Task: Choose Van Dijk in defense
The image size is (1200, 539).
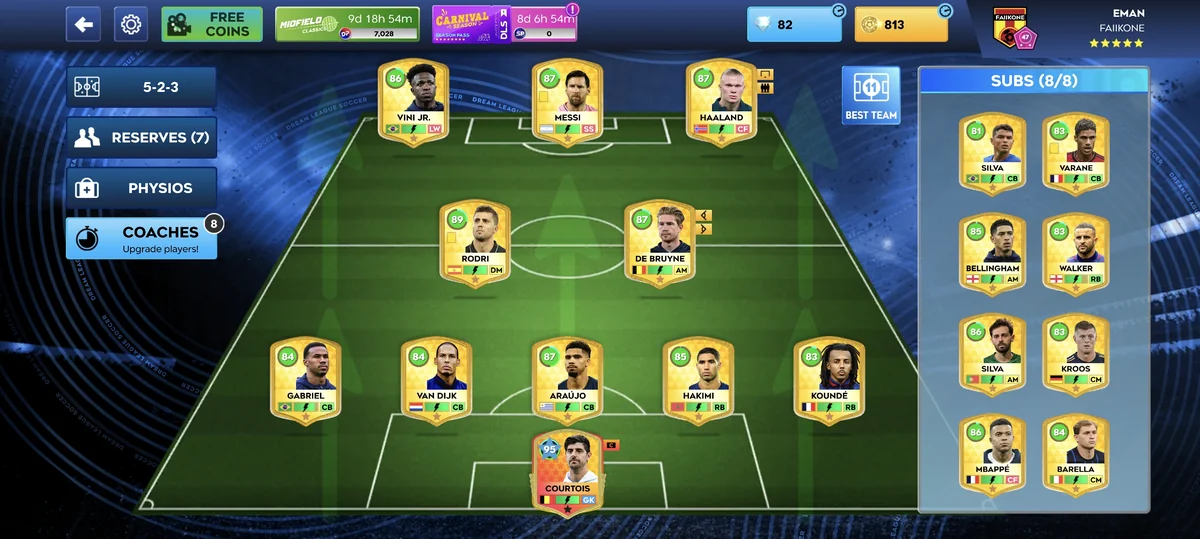Action: tap(436, 380)
